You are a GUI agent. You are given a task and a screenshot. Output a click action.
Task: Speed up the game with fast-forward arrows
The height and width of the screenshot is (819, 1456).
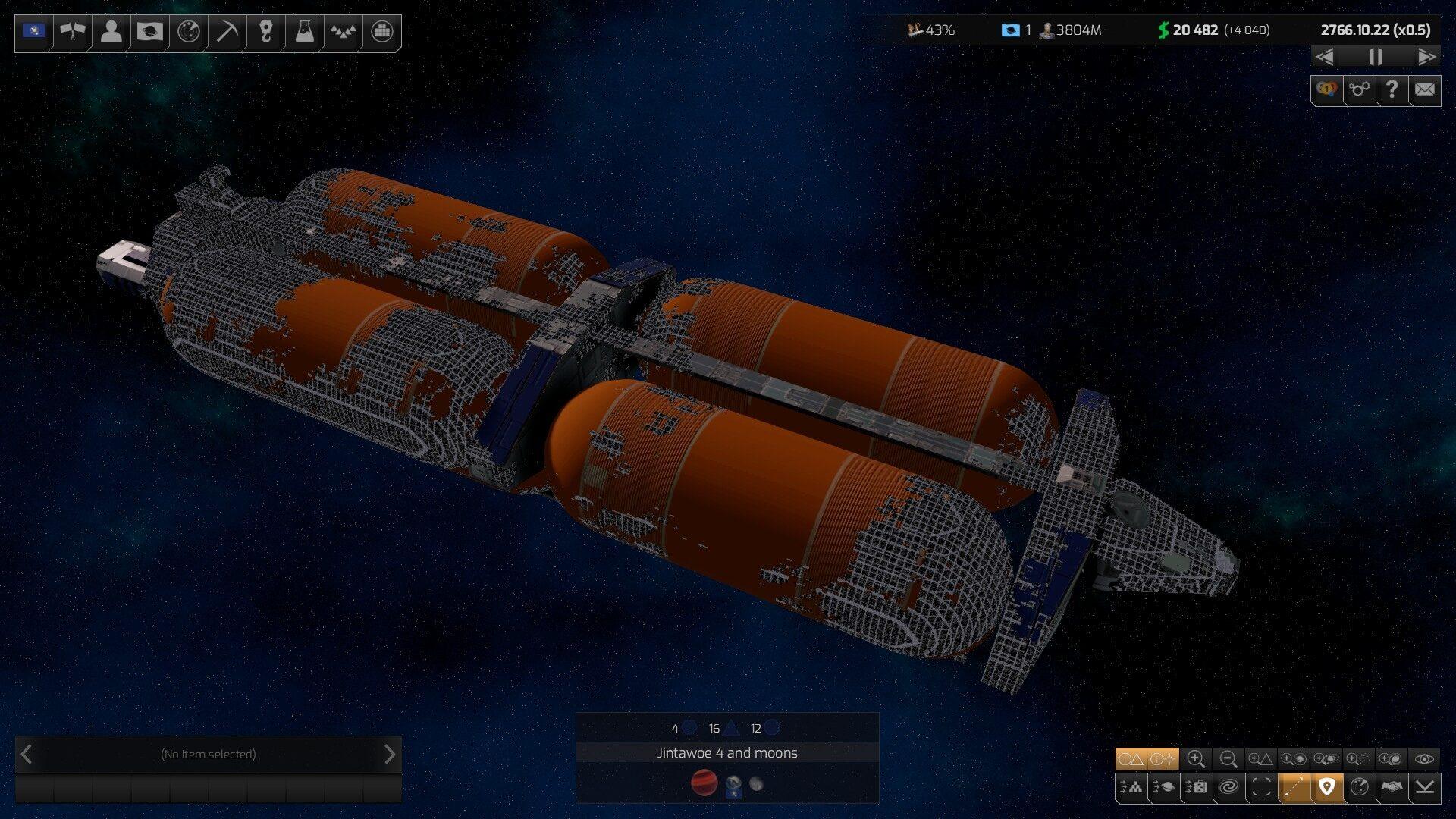tap(1426, 57)
